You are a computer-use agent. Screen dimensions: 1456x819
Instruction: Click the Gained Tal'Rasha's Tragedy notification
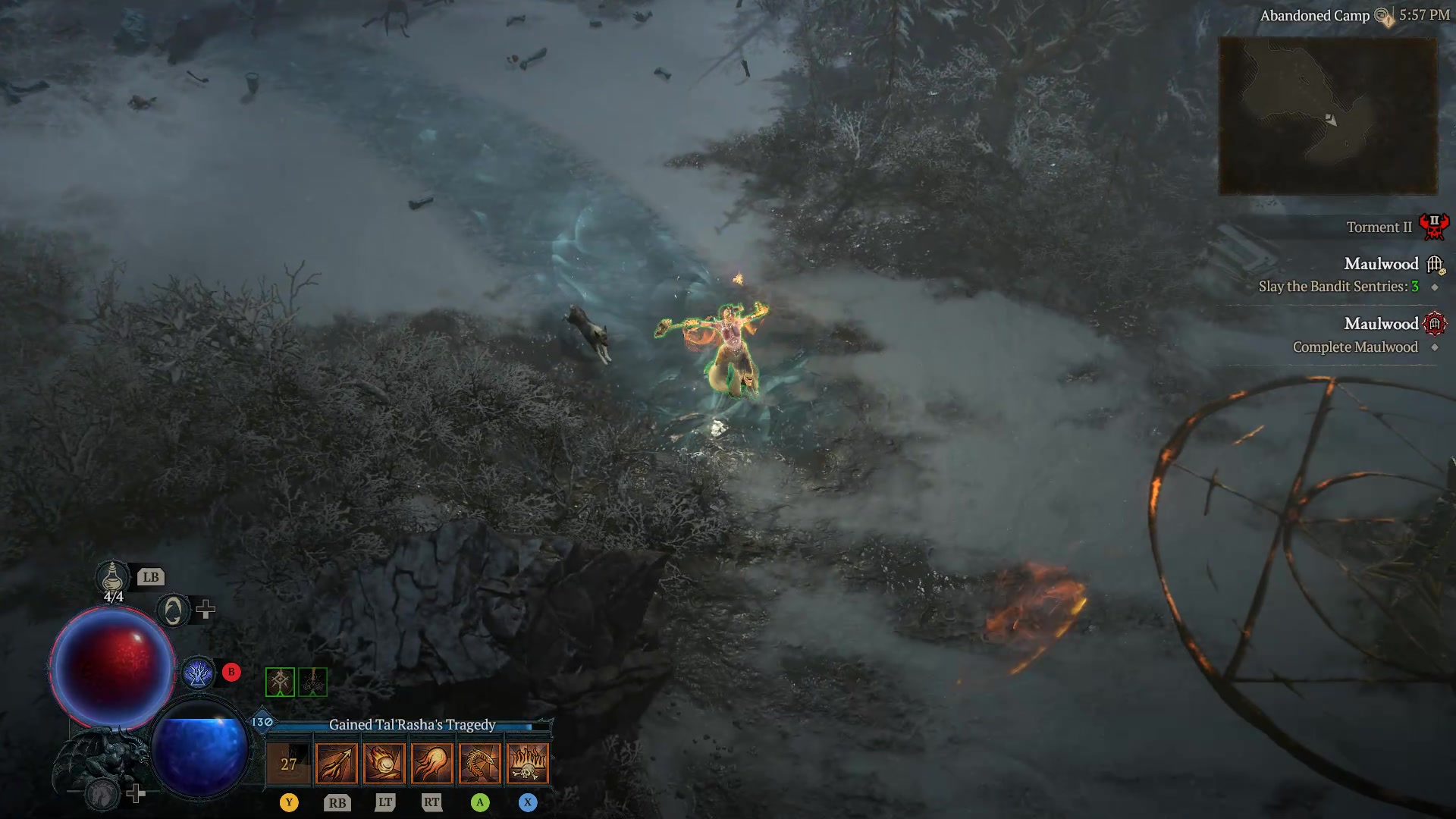click(411, 724)
